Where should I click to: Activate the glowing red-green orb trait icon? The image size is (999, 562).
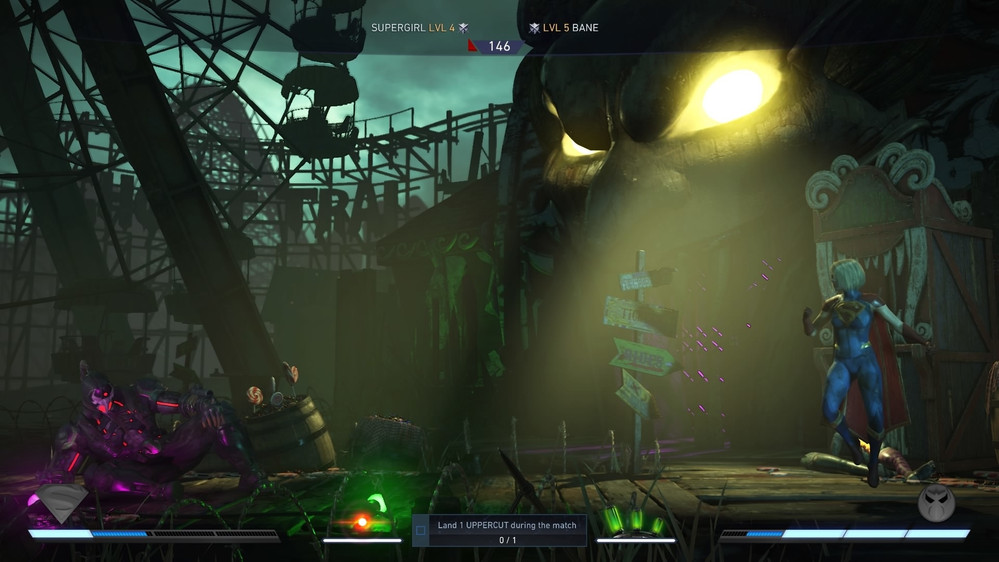tap(364, 520)
